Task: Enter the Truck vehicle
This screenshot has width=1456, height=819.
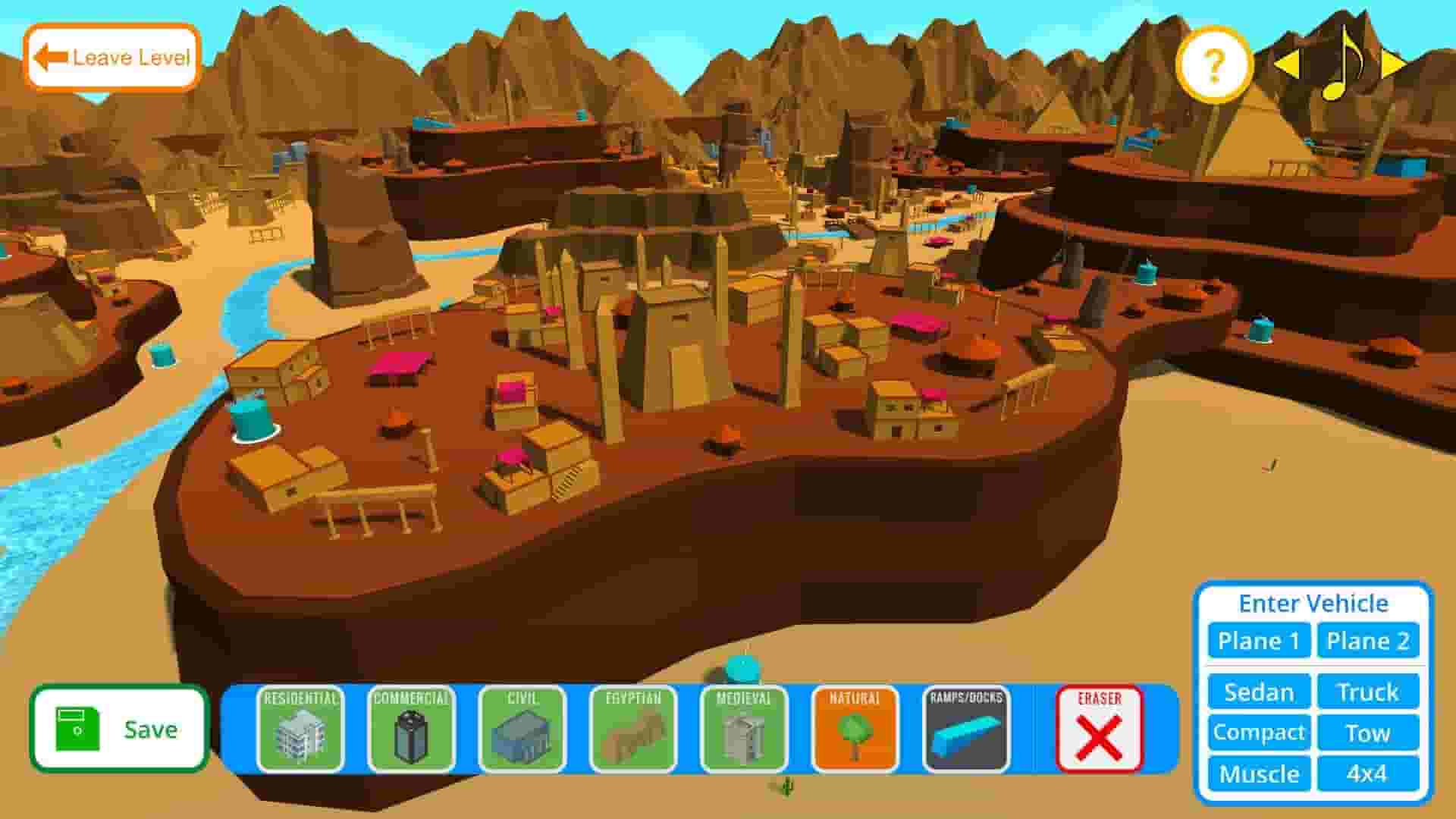Action: pyautogui.click(x=1369, y=692)
